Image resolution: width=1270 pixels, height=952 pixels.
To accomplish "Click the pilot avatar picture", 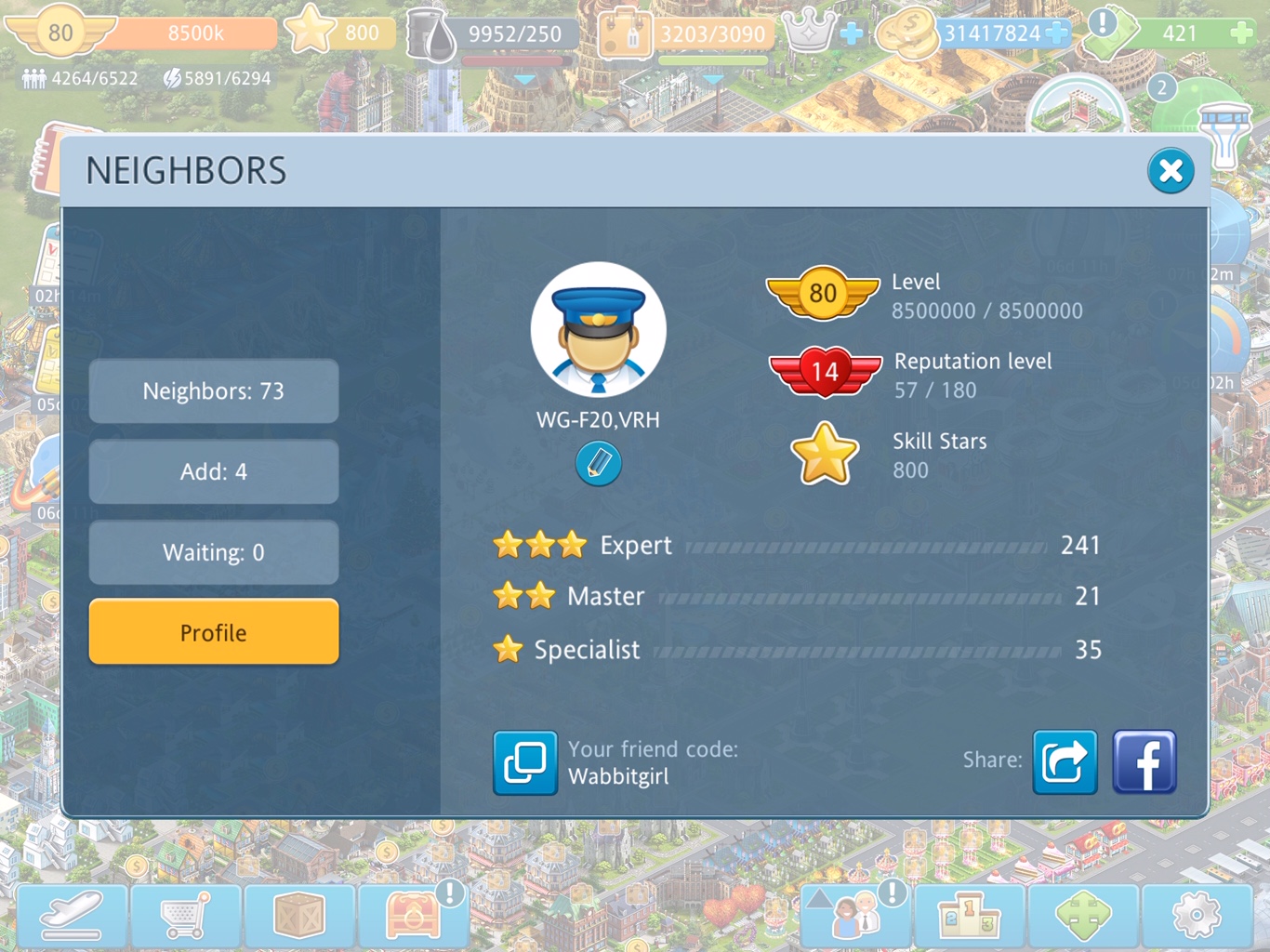I will coord(598,330).
